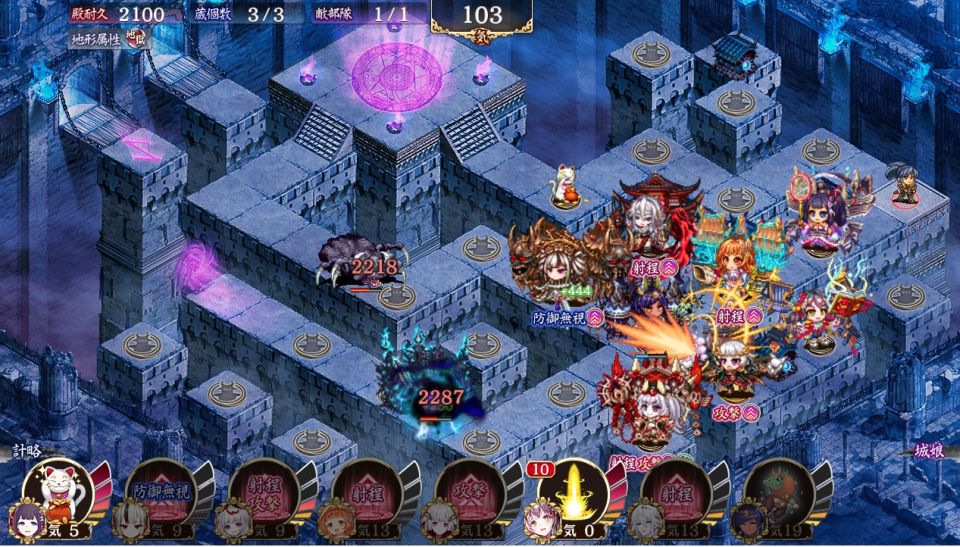Select the green dragon stratagem costing 19 ki
960x547 pixels.
click(x=778, y=492)
